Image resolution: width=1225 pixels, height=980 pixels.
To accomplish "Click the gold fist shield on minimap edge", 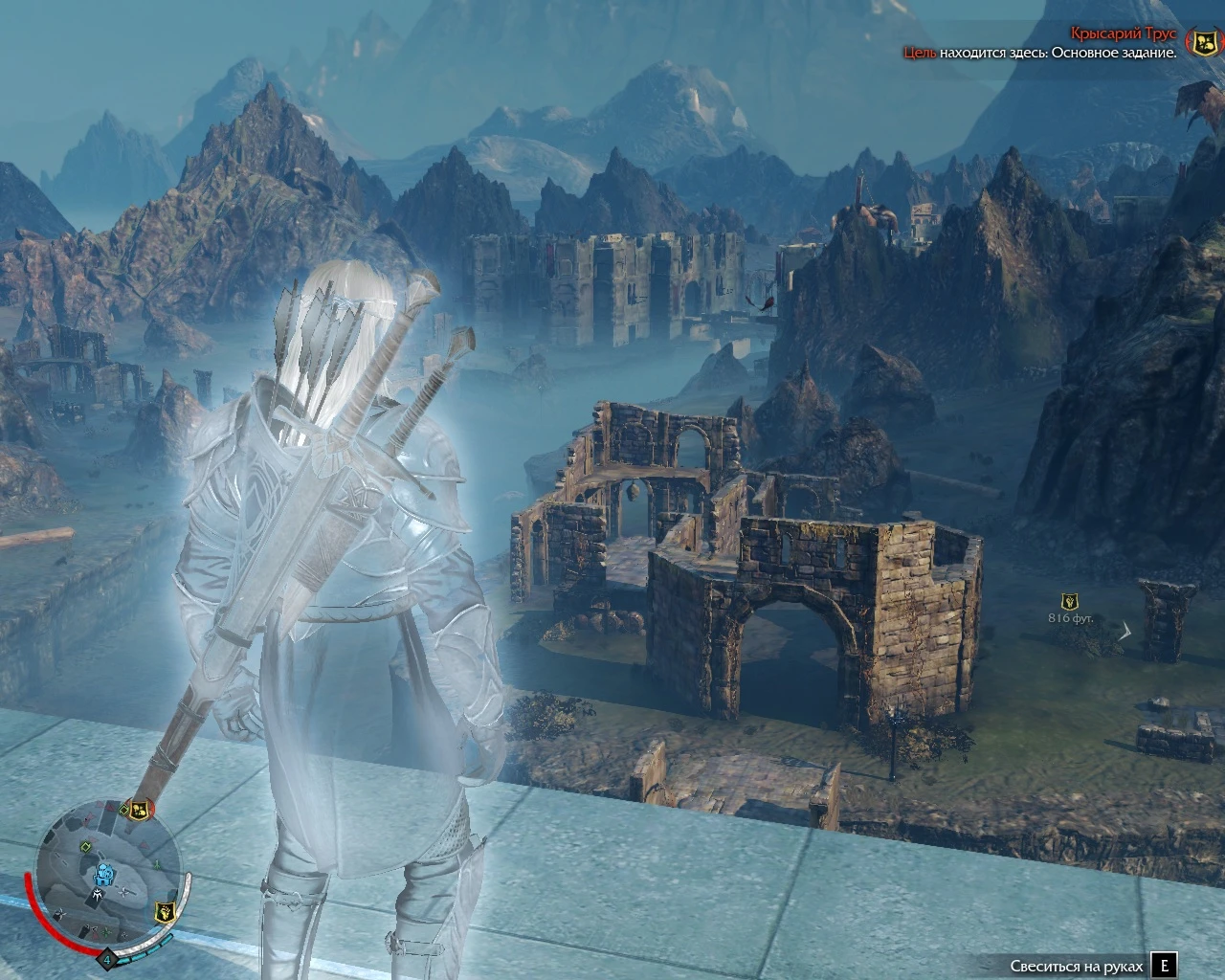I will pos(164,912).
